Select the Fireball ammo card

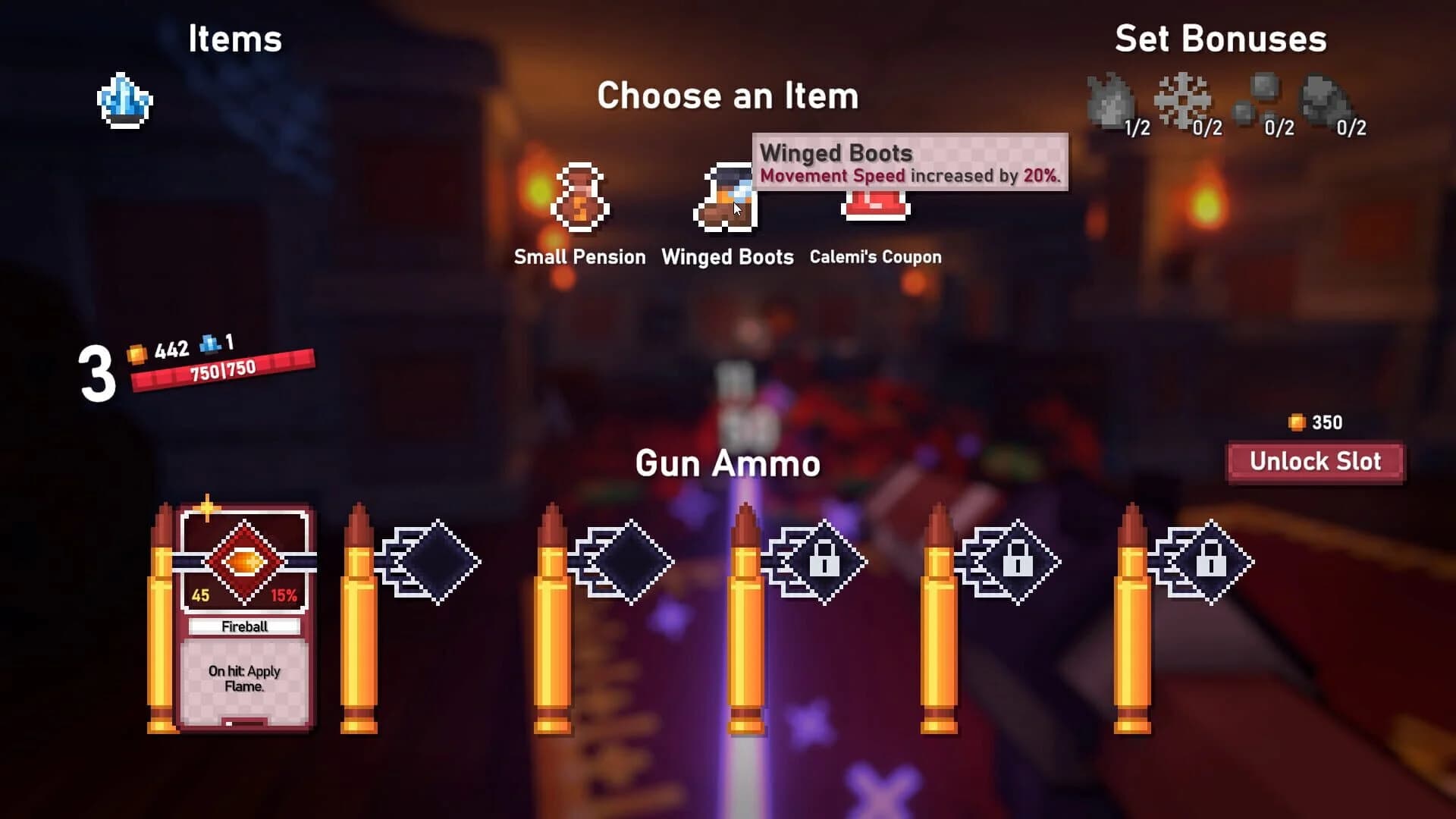click(243, 607)
